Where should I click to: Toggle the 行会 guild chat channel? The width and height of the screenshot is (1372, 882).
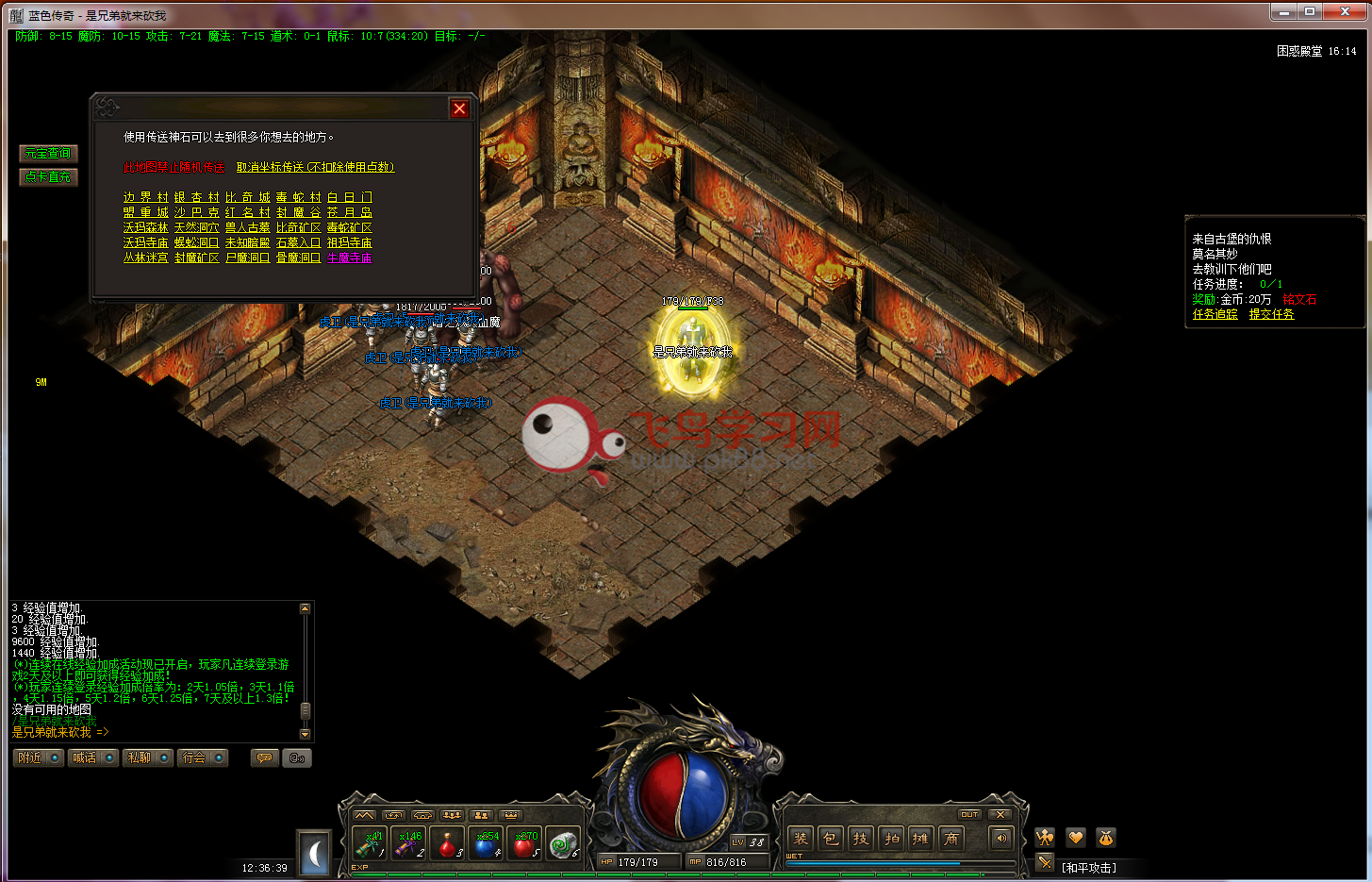click(x=202, y=757)
